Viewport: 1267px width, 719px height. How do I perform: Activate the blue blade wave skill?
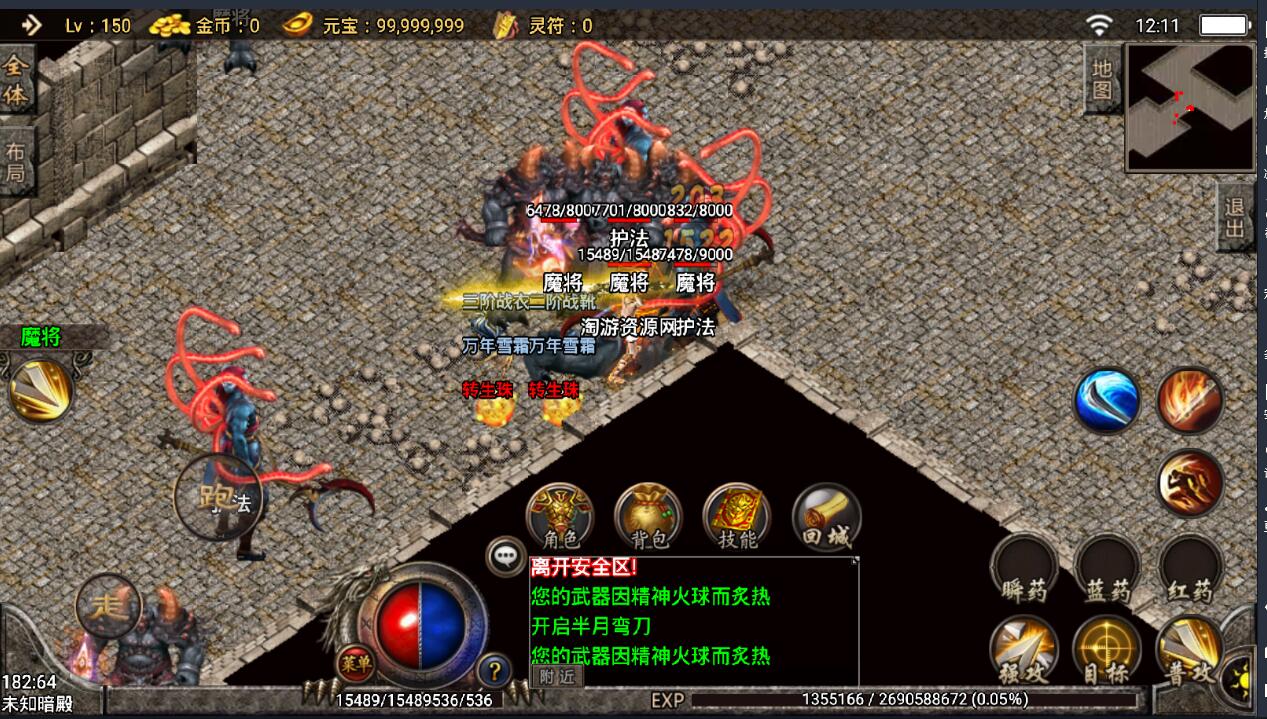(x=1107, y=401)
